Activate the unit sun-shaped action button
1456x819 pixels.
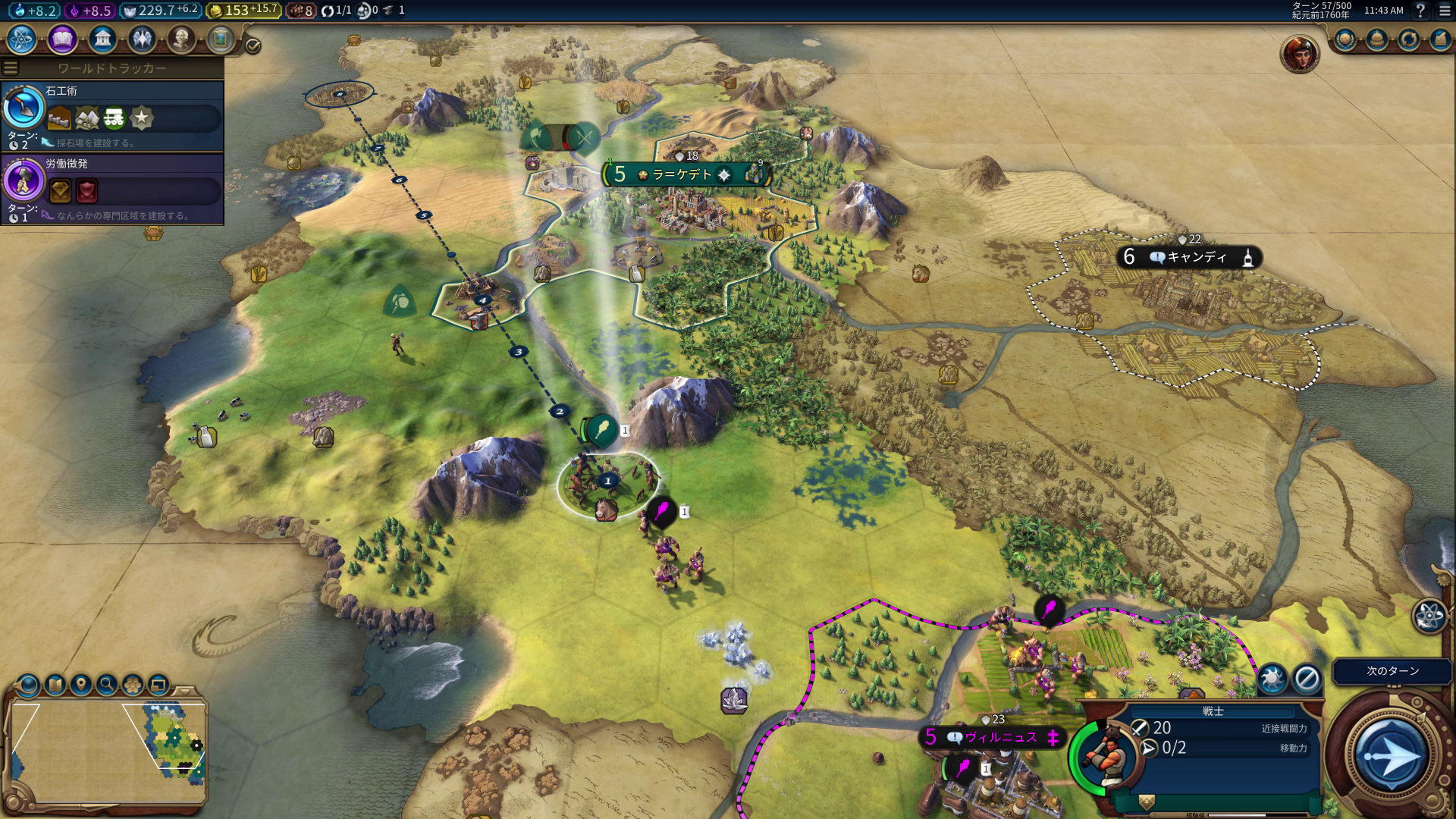[1272, 678]
